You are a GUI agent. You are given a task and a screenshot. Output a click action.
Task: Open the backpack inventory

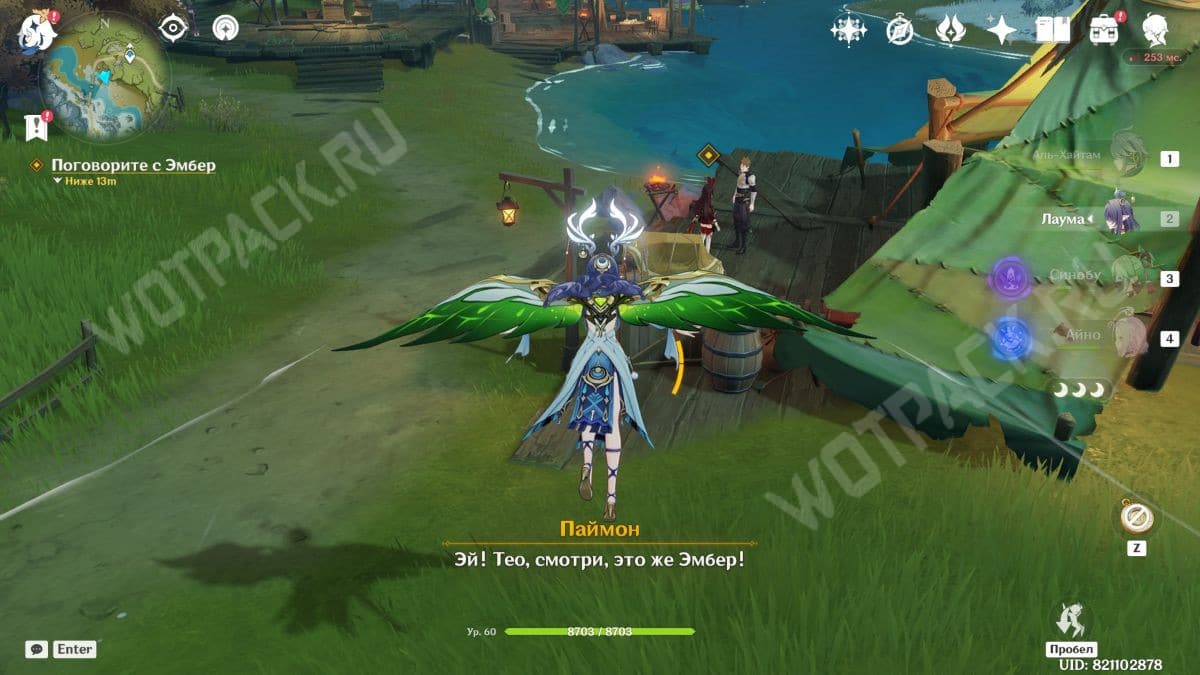coord(1104,31)
